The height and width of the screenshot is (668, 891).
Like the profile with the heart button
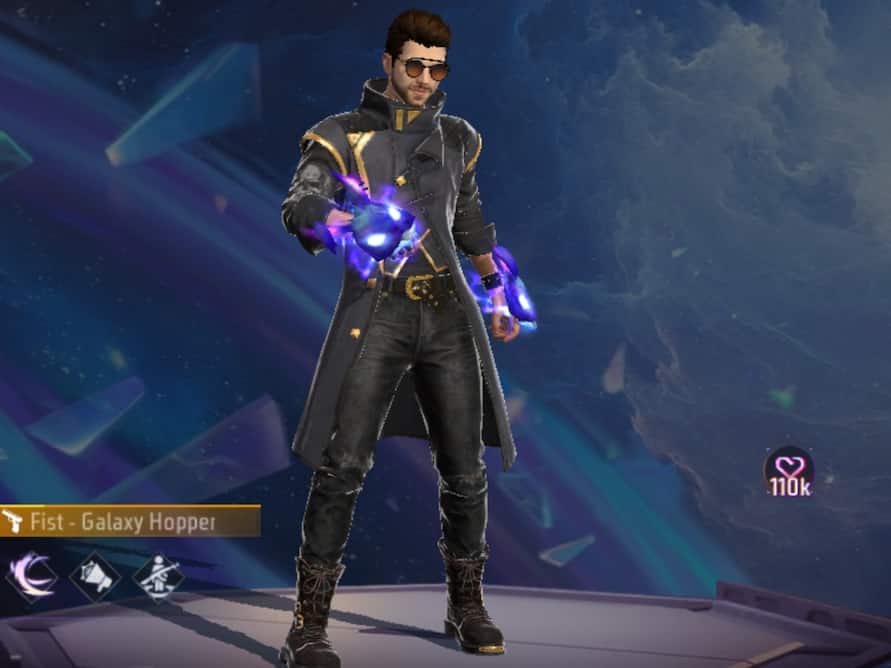click(789, 470)
